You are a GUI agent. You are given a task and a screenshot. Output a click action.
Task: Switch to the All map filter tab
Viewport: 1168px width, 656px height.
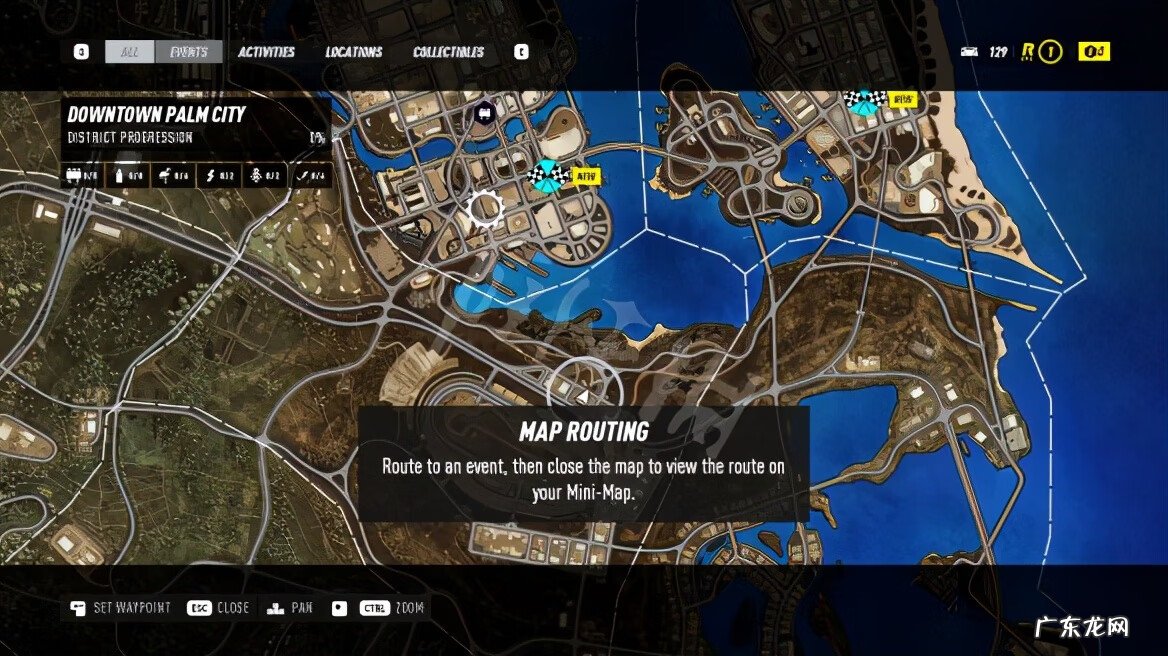pyautogui.click(x=130, y=52)
